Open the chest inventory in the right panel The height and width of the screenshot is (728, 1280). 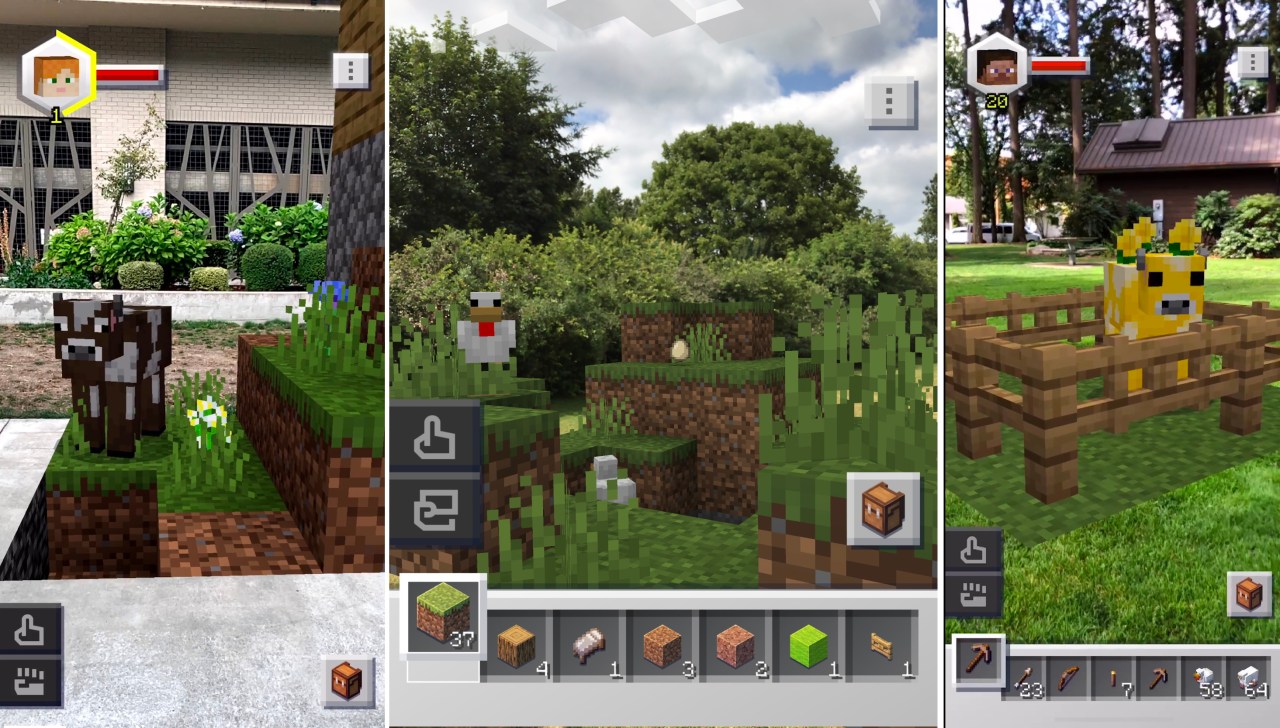(x=1249, y=594)
